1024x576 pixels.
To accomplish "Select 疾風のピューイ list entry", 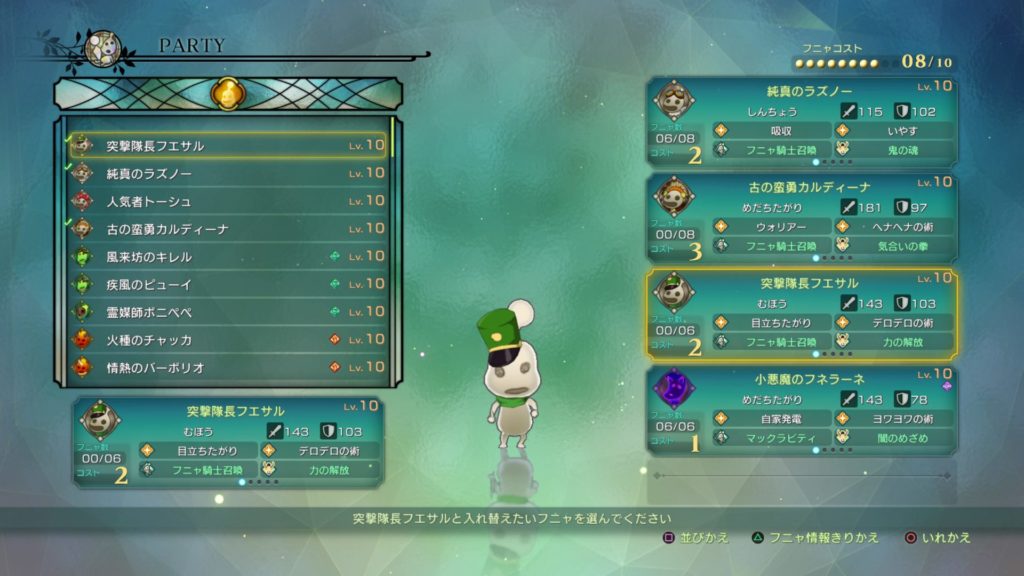I will [230, 284].
